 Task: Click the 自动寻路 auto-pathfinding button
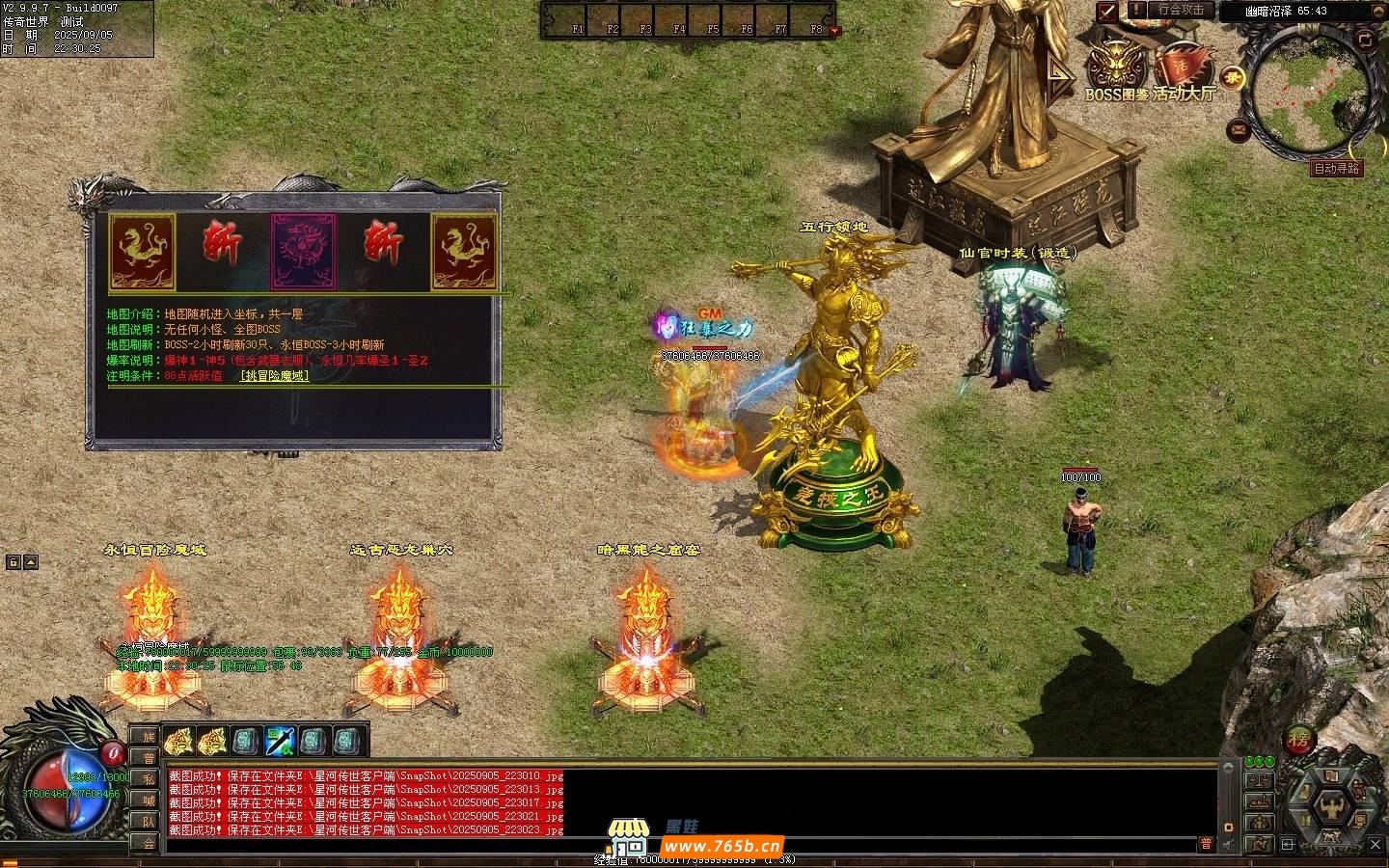click(x=1337, y=169)
